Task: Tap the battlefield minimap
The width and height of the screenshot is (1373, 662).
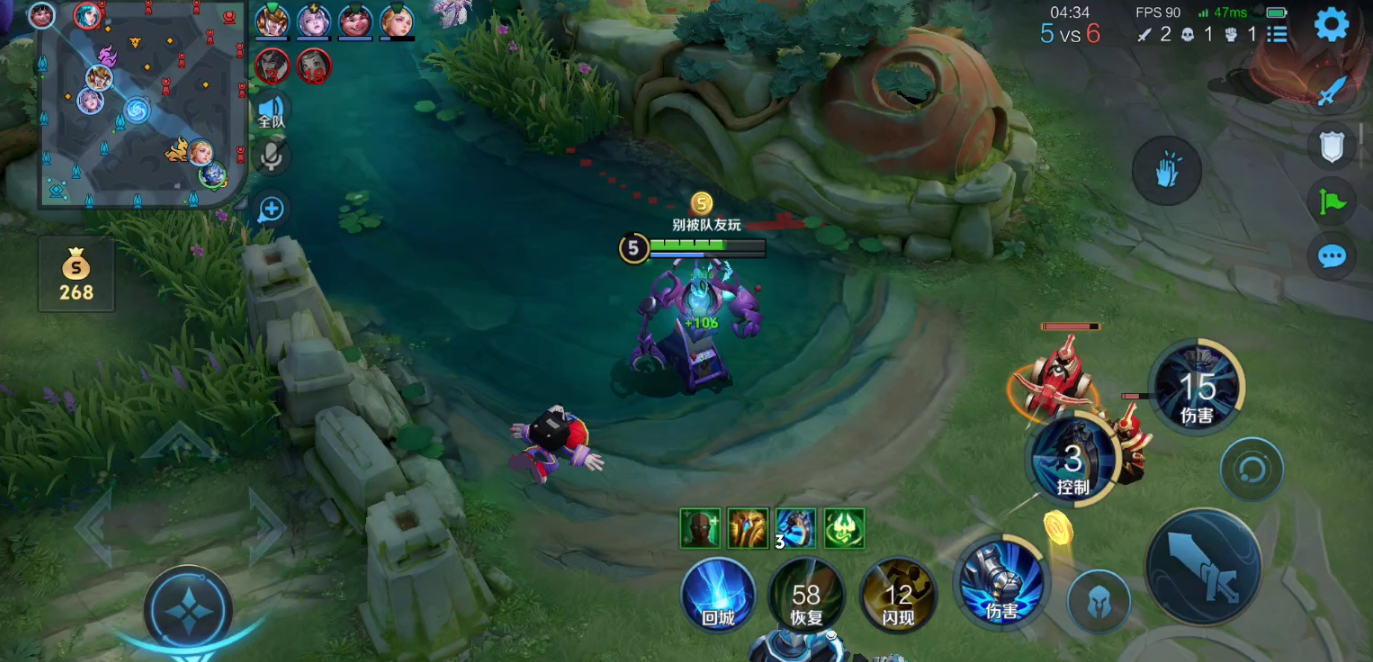Action: click(x=142, y=104)
